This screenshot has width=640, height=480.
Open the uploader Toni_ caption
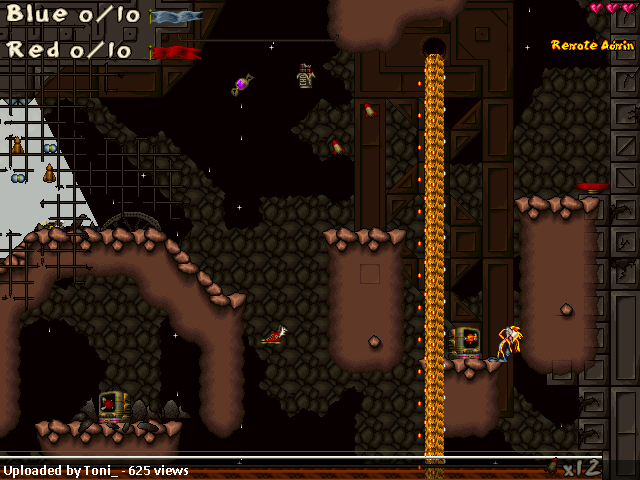coord(96,470)
